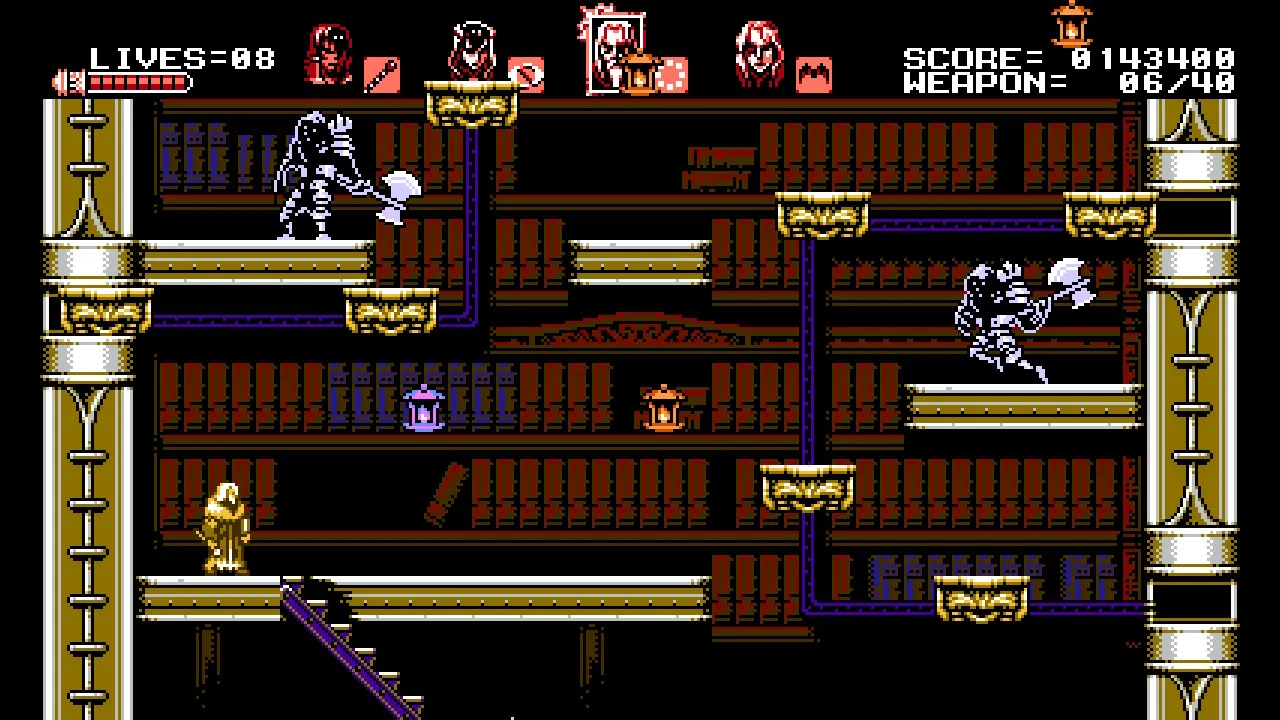Click Alfred's dotted ring spell icon
The height and width of the screenshot is (720, 1280).
[672, 74]
